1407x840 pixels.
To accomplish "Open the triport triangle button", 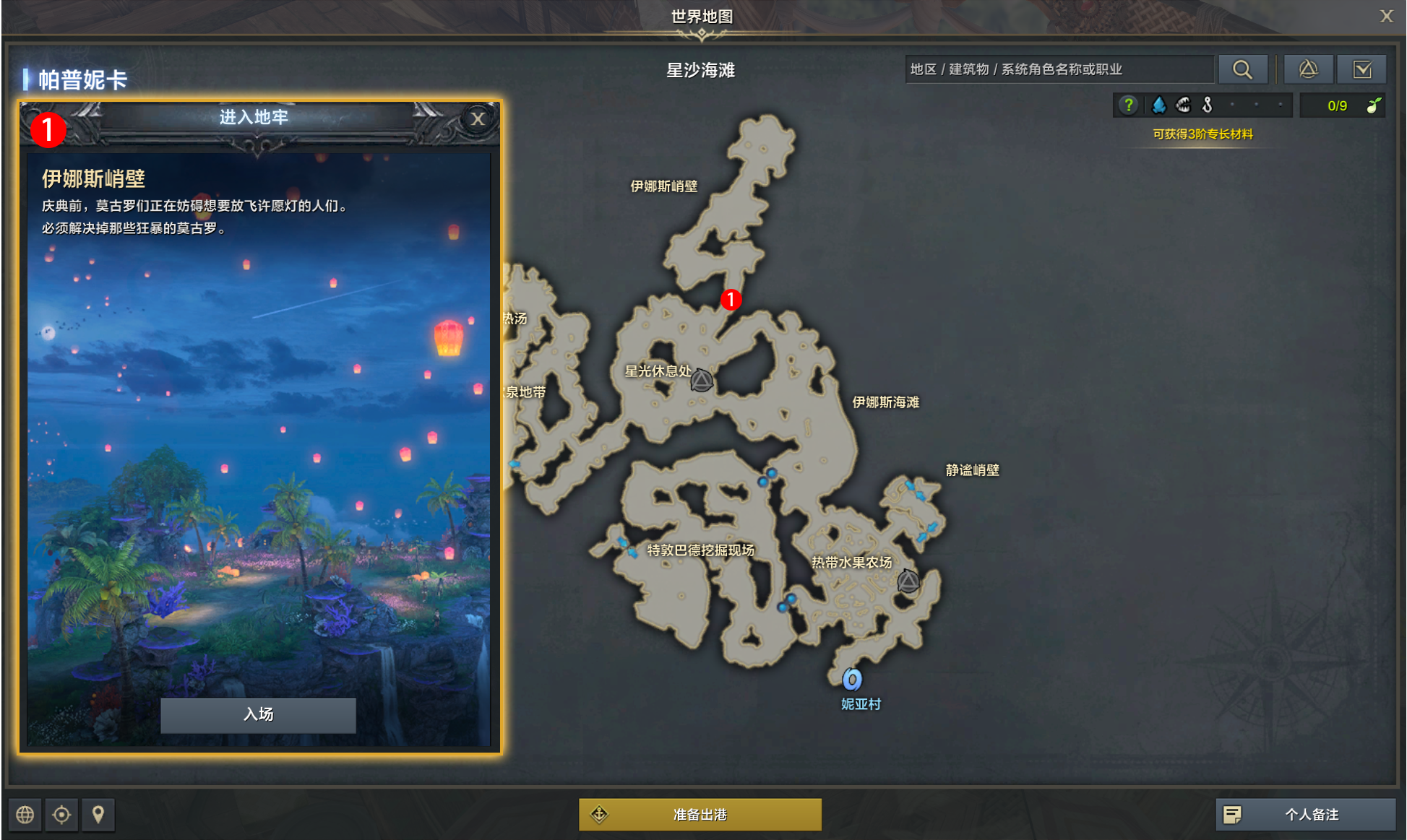I will tap(1308, 69).
